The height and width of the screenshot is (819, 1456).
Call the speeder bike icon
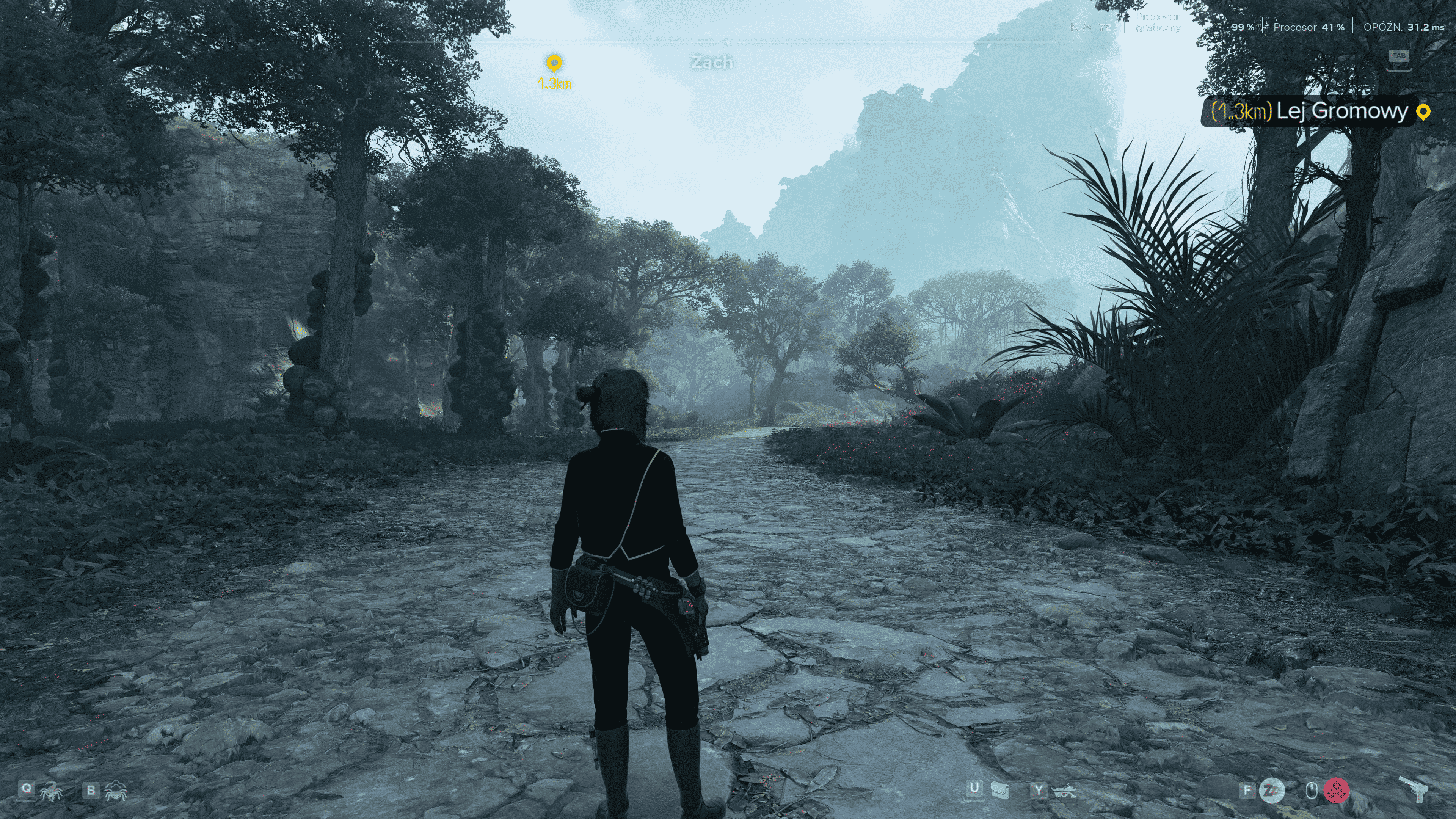pyautogui.click(x=1063, y=790)
